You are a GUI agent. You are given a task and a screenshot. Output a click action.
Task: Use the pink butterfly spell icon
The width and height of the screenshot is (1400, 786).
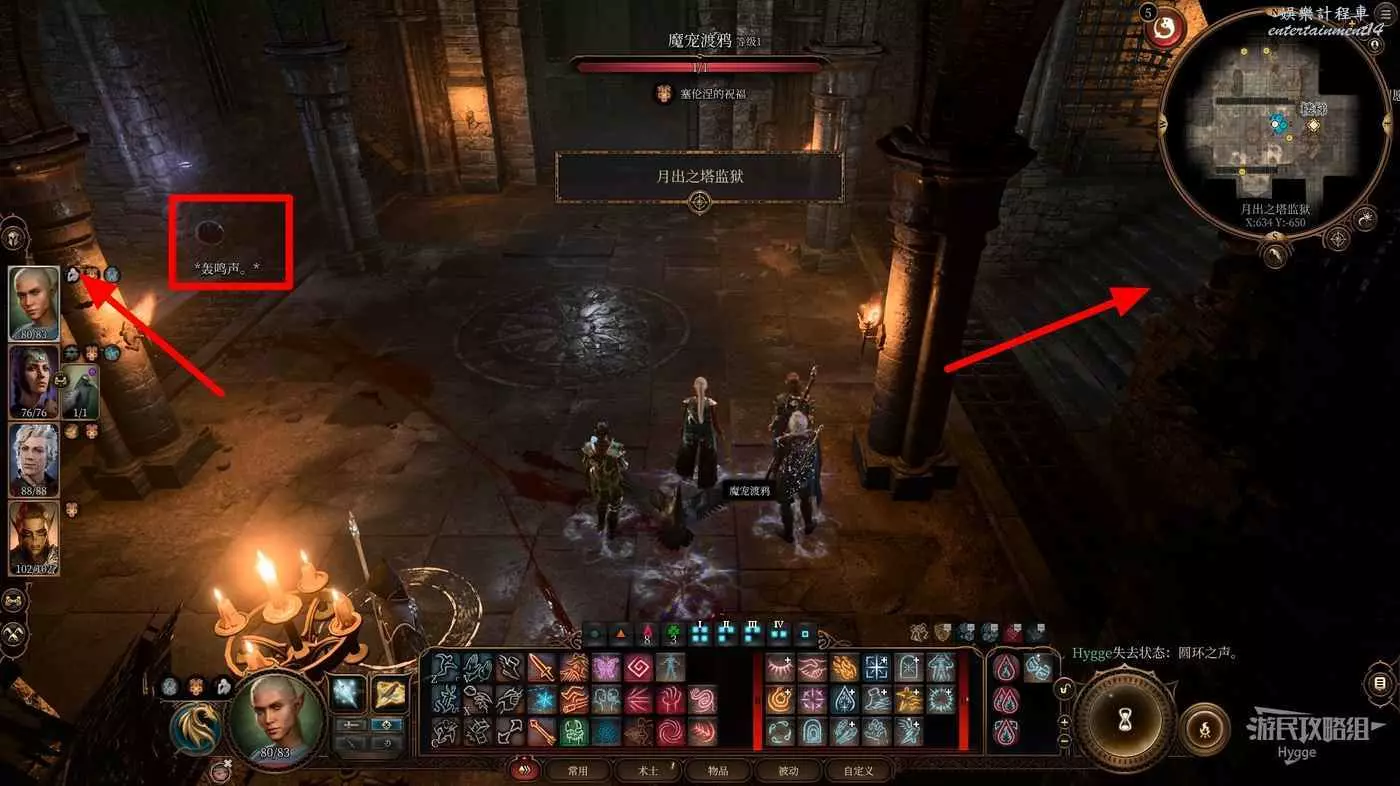(606, 667)
